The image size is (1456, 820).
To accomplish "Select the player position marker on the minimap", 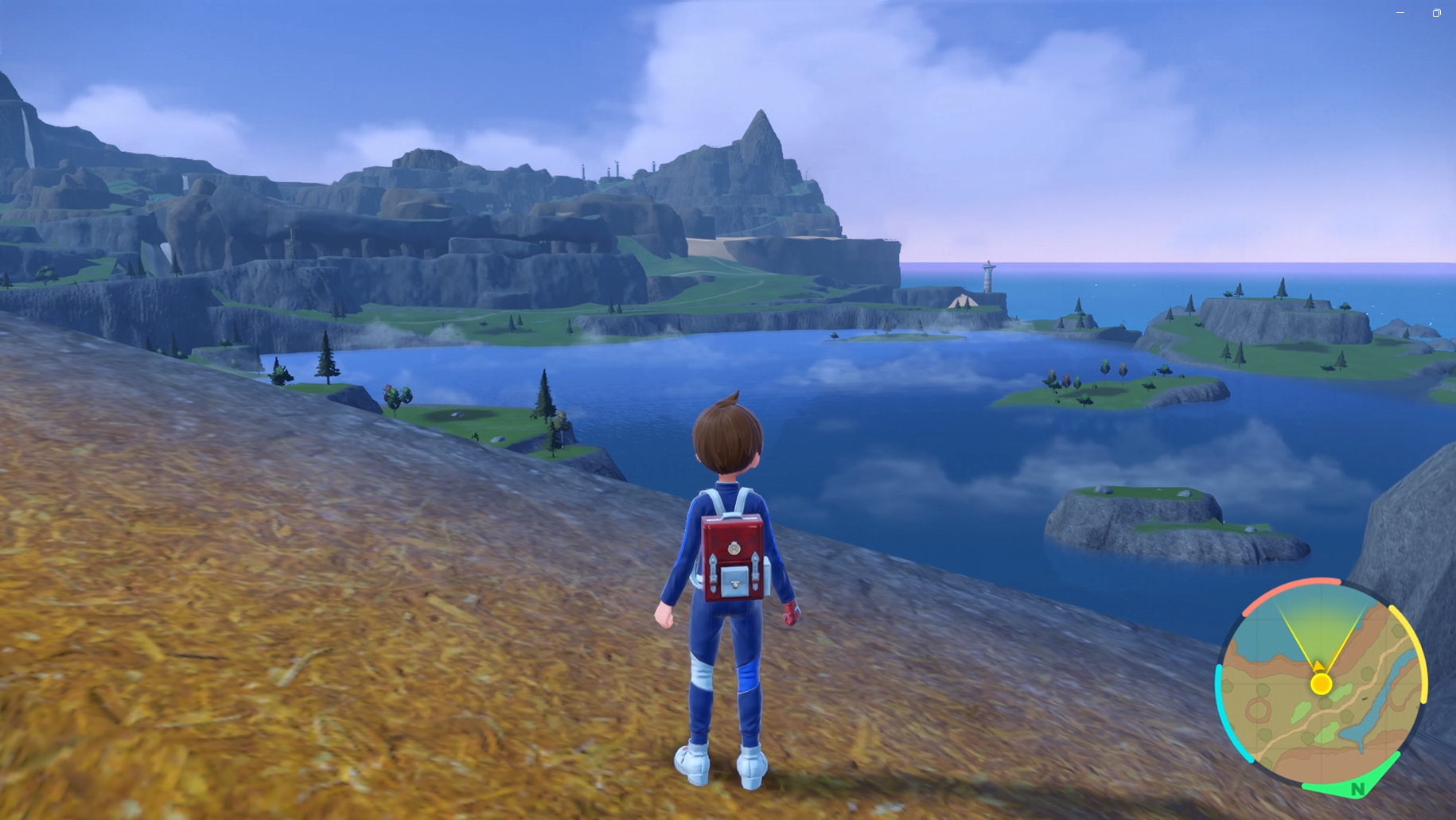I will pos(1322,684).
